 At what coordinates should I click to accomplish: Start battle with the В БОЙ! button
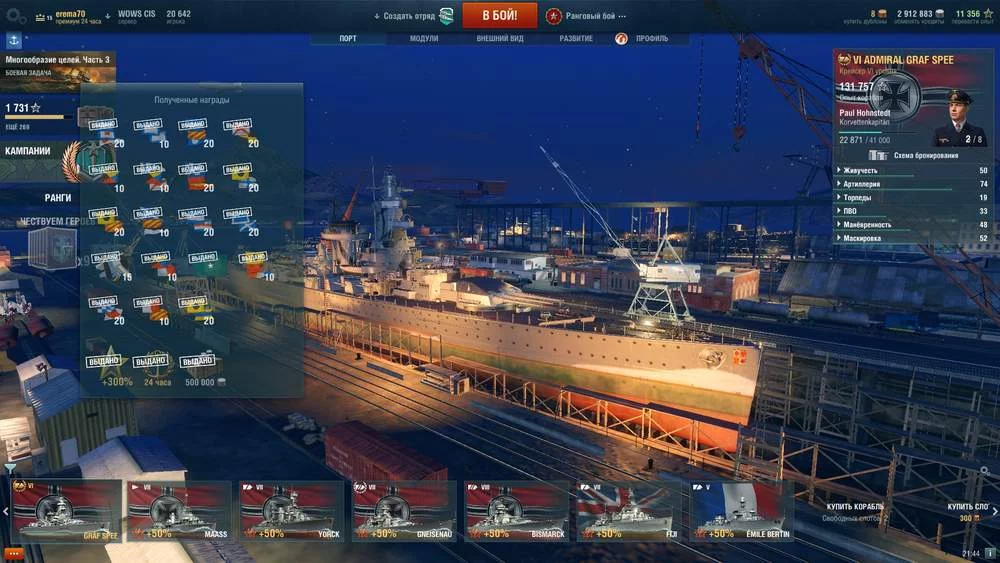[x=499, y=16]
